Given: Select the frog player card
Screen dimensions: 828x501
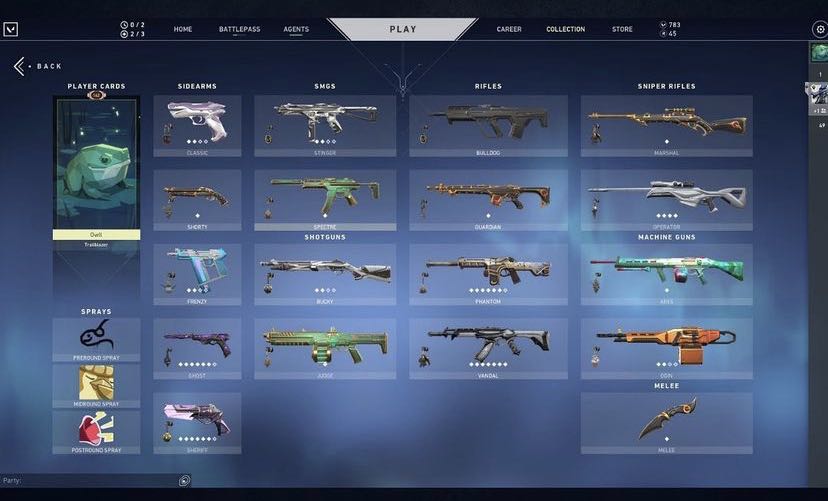Looking at the screenshot, I should (96, 166).
